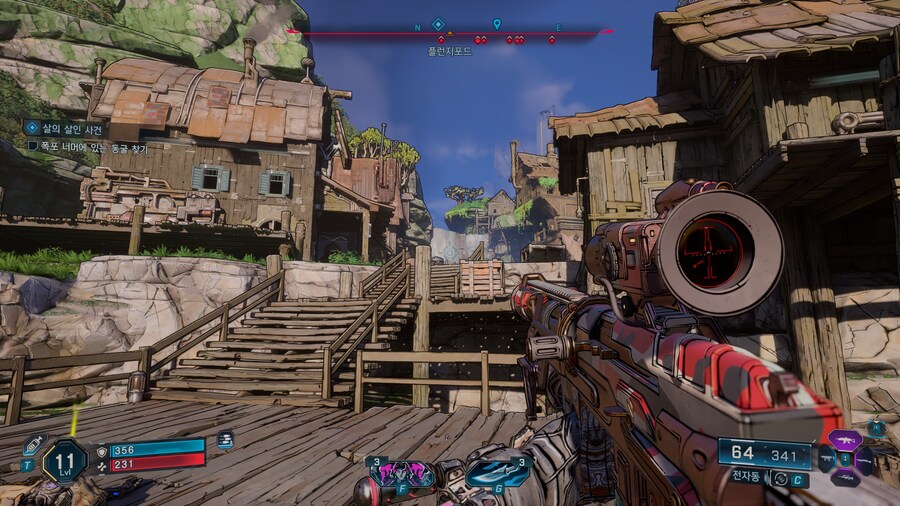
Task: Click the small icon right of the shield bar
Action: click(x=225, y=440)
